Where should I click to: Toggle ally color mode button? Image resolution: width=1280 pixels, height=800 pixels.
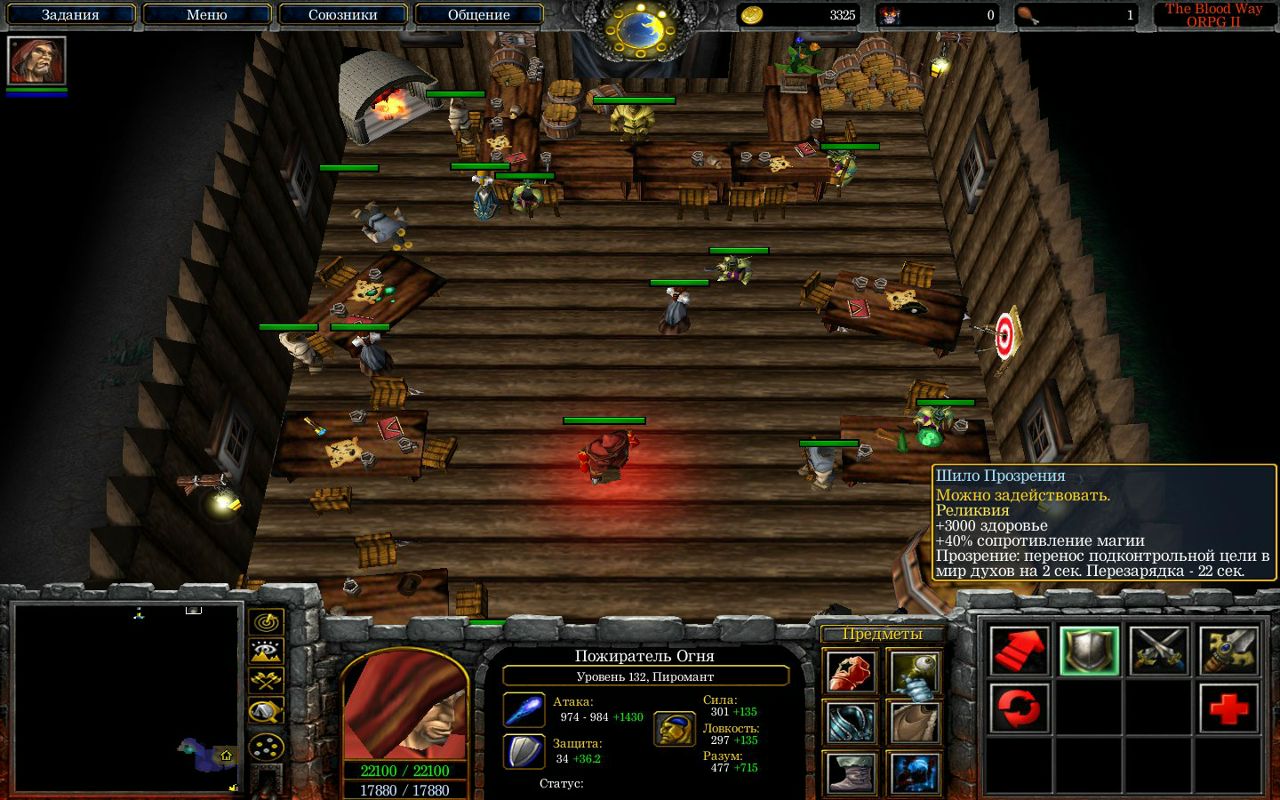coord(266,682)
